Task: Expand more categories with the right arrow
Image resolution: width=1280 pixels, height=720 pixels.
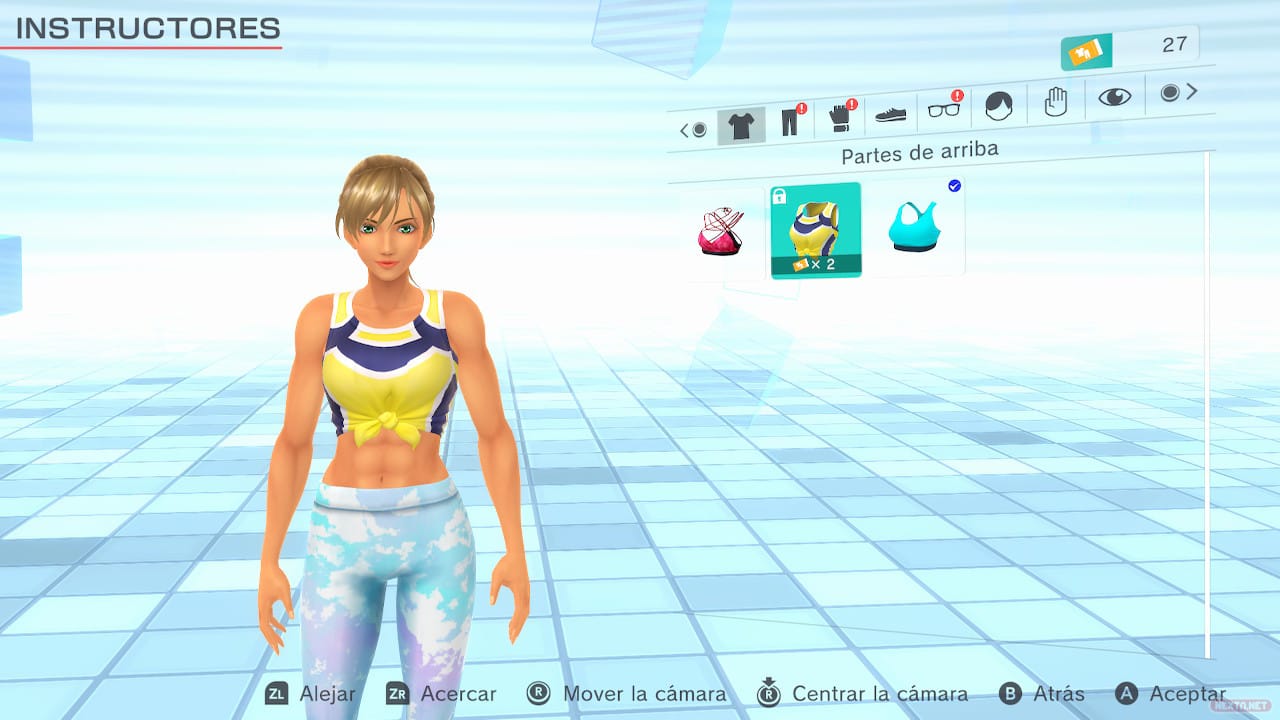Action: tap(1191, 91)
